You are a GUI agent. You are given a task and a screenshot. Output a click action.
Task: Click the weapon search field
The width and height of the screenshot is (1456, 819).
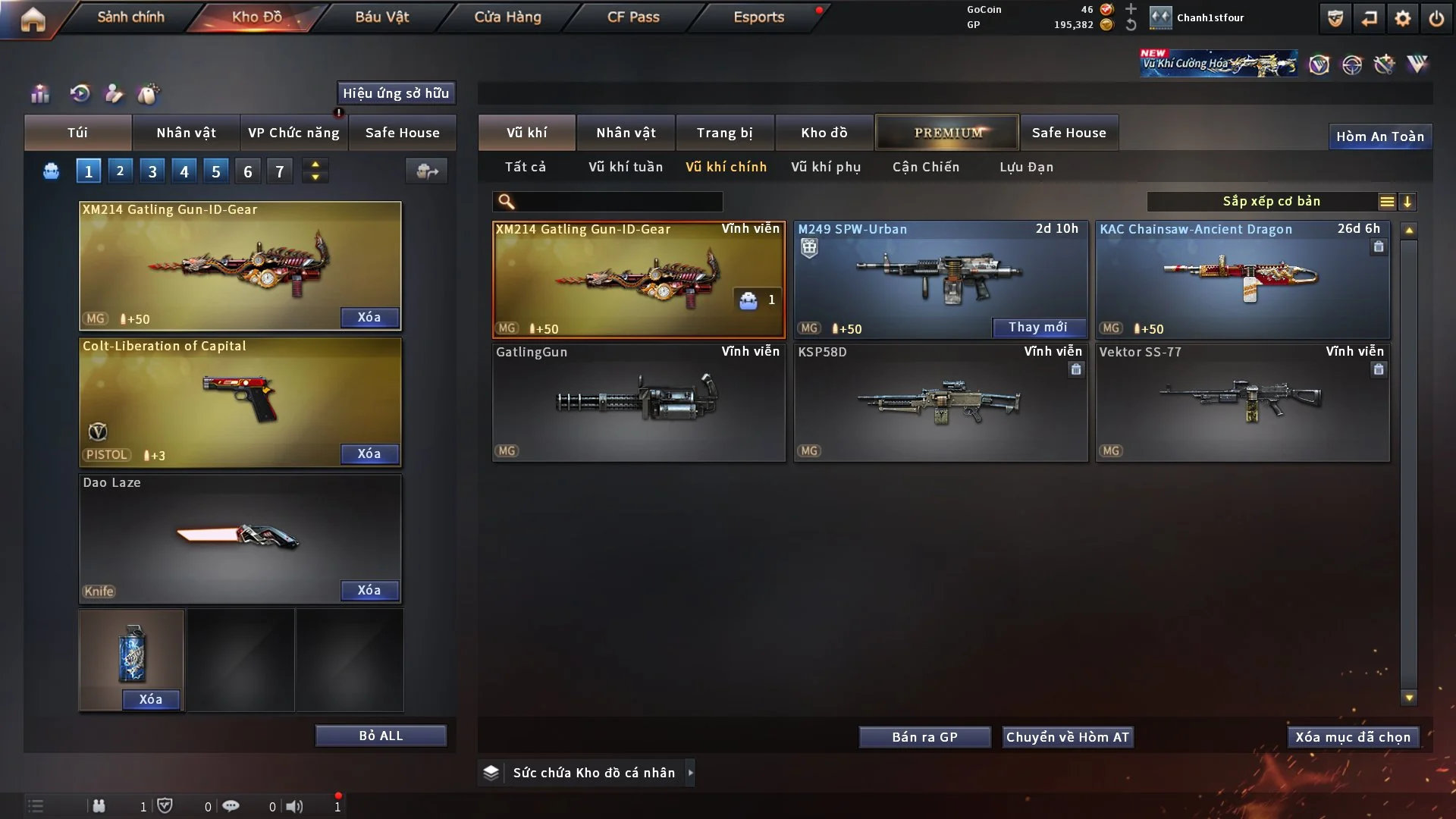pyautogui.click(x=618, y=202)
